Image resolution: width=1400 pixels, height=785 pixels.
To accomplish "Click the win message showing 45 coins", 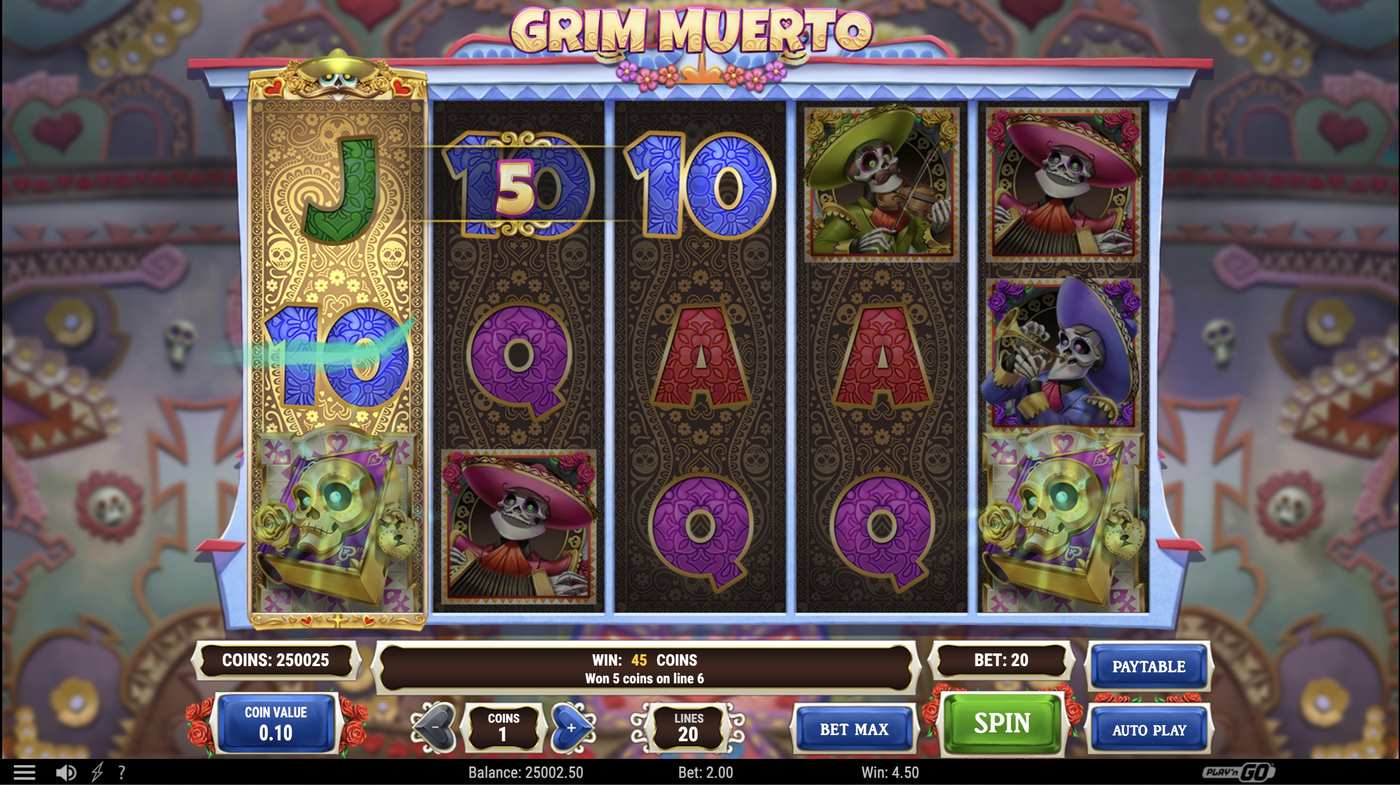I will 645,666.
